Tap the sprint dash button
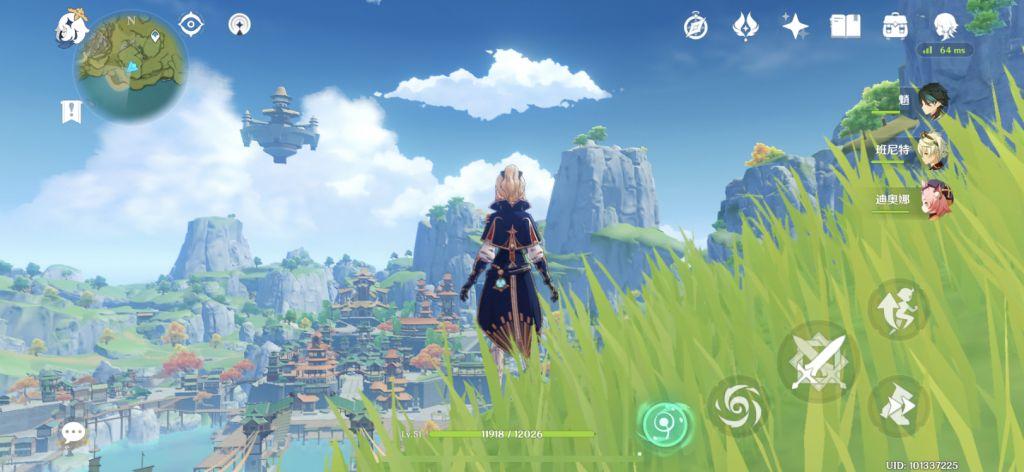This screenshot has height=472, width=1024. [898, 405]
